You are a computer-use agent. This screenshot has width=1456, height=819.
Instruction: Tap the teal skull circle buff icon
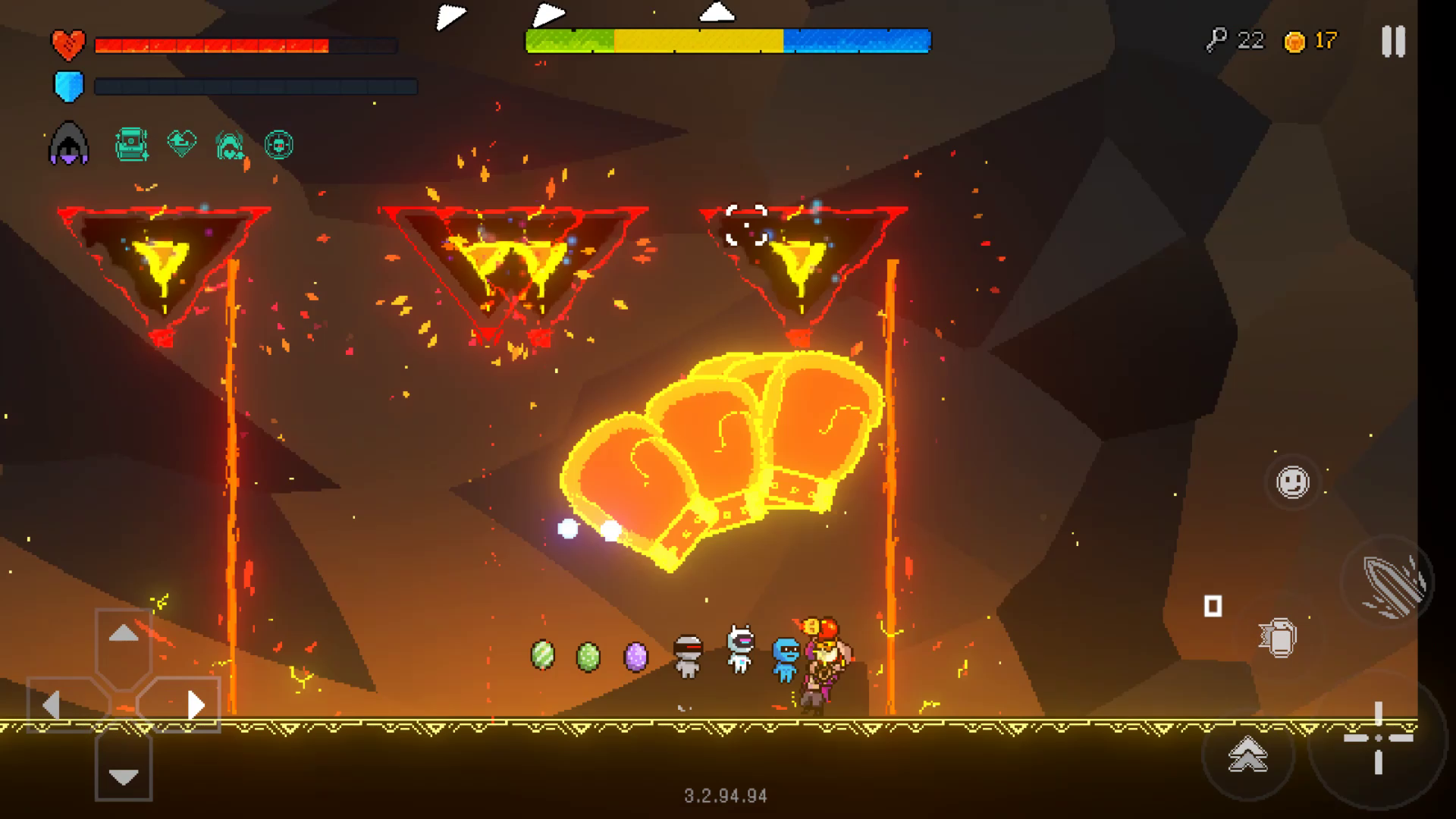tap(278, 144)
